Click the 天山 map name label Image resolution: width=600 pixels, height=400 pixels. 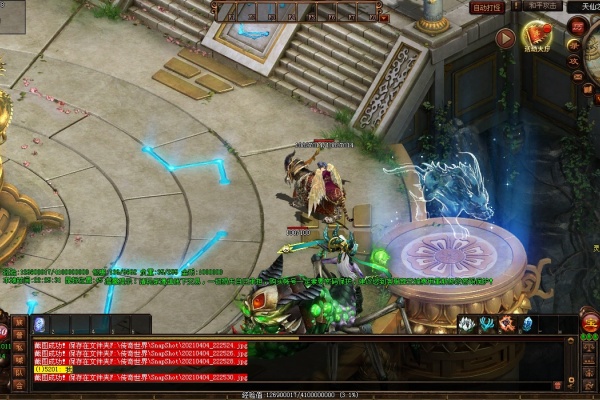coord(580,6)
